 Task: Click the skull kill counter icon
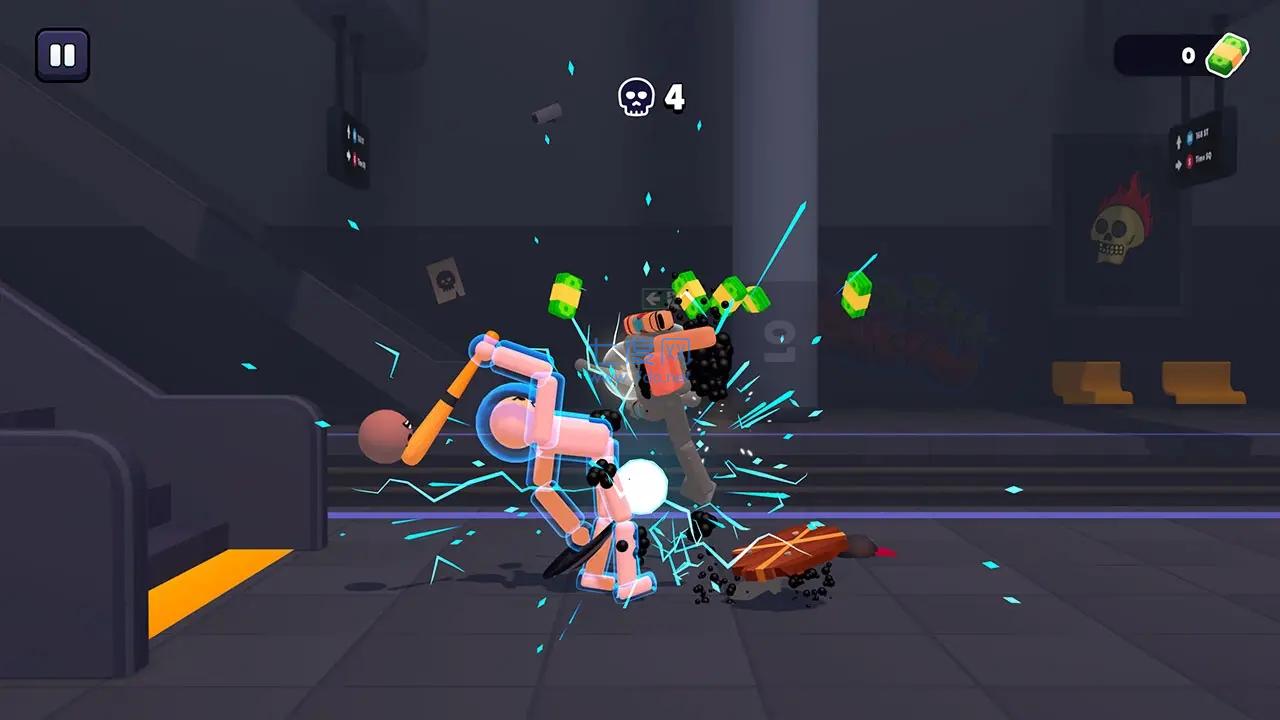click(637, 97)
